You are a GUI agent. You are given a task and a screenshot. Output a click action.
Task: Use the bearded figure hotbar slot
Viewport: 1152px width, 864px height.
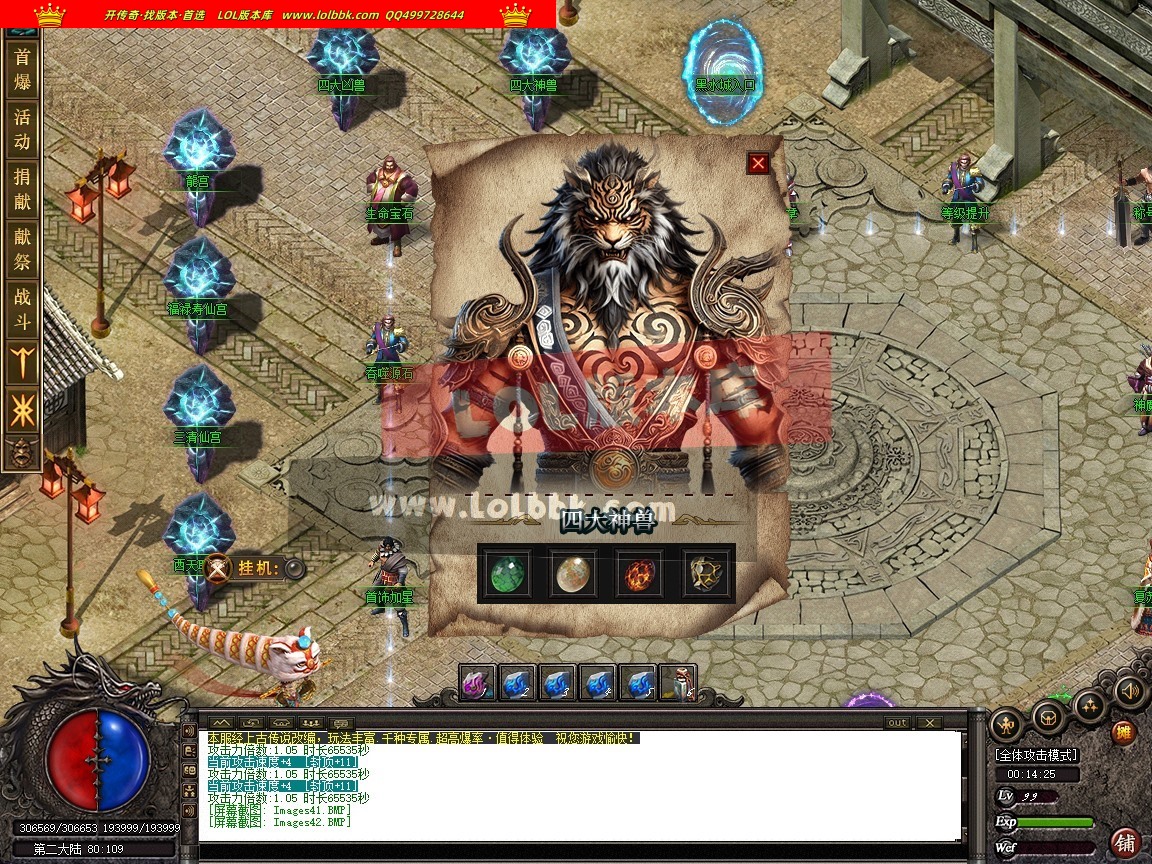678,683
